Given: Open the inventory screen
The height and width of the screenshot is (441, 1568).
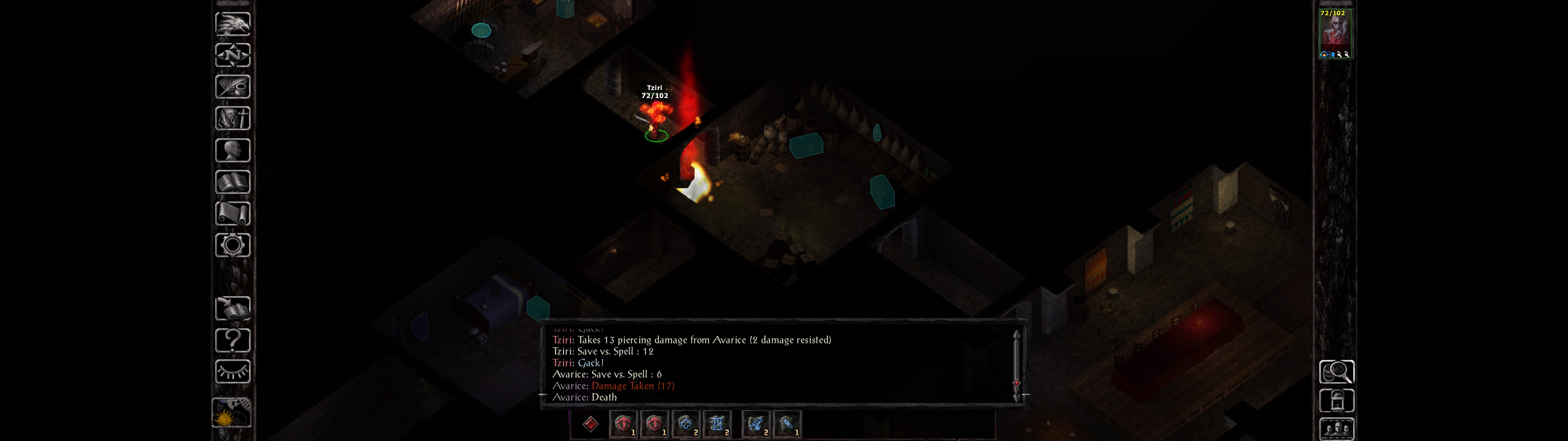Looking at the screenshot, I should [232, 118].
